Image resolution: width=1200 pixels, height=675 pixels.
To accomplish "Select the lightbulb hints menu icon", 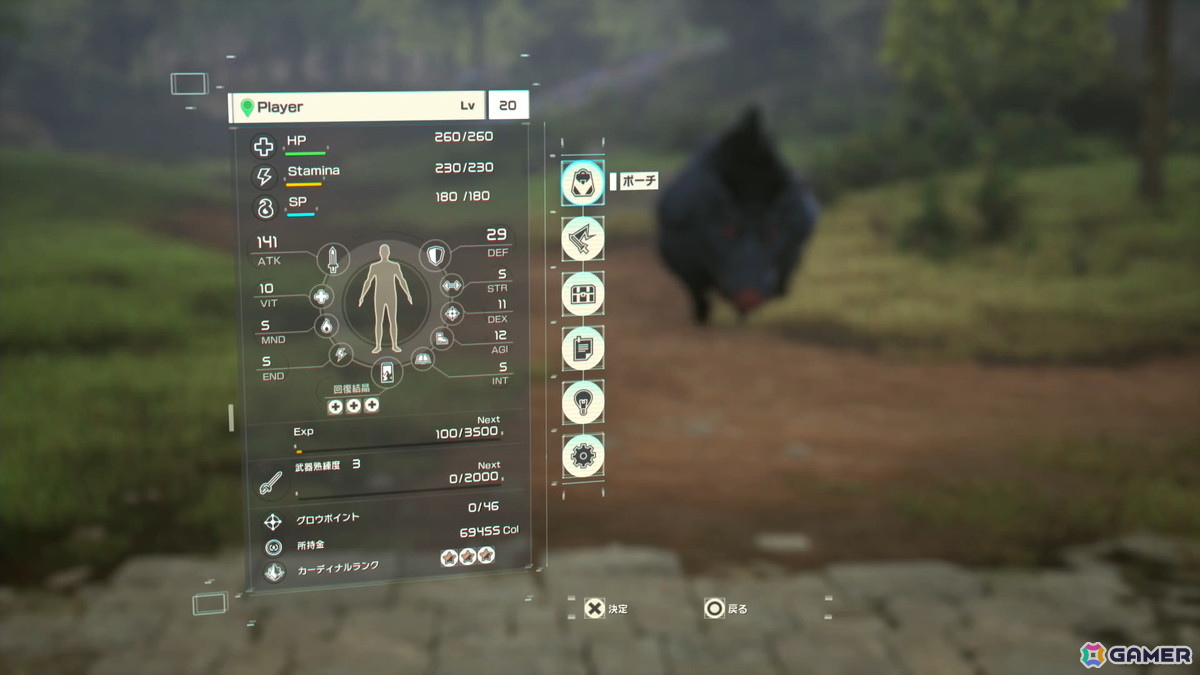I will [x=582, y=402].
